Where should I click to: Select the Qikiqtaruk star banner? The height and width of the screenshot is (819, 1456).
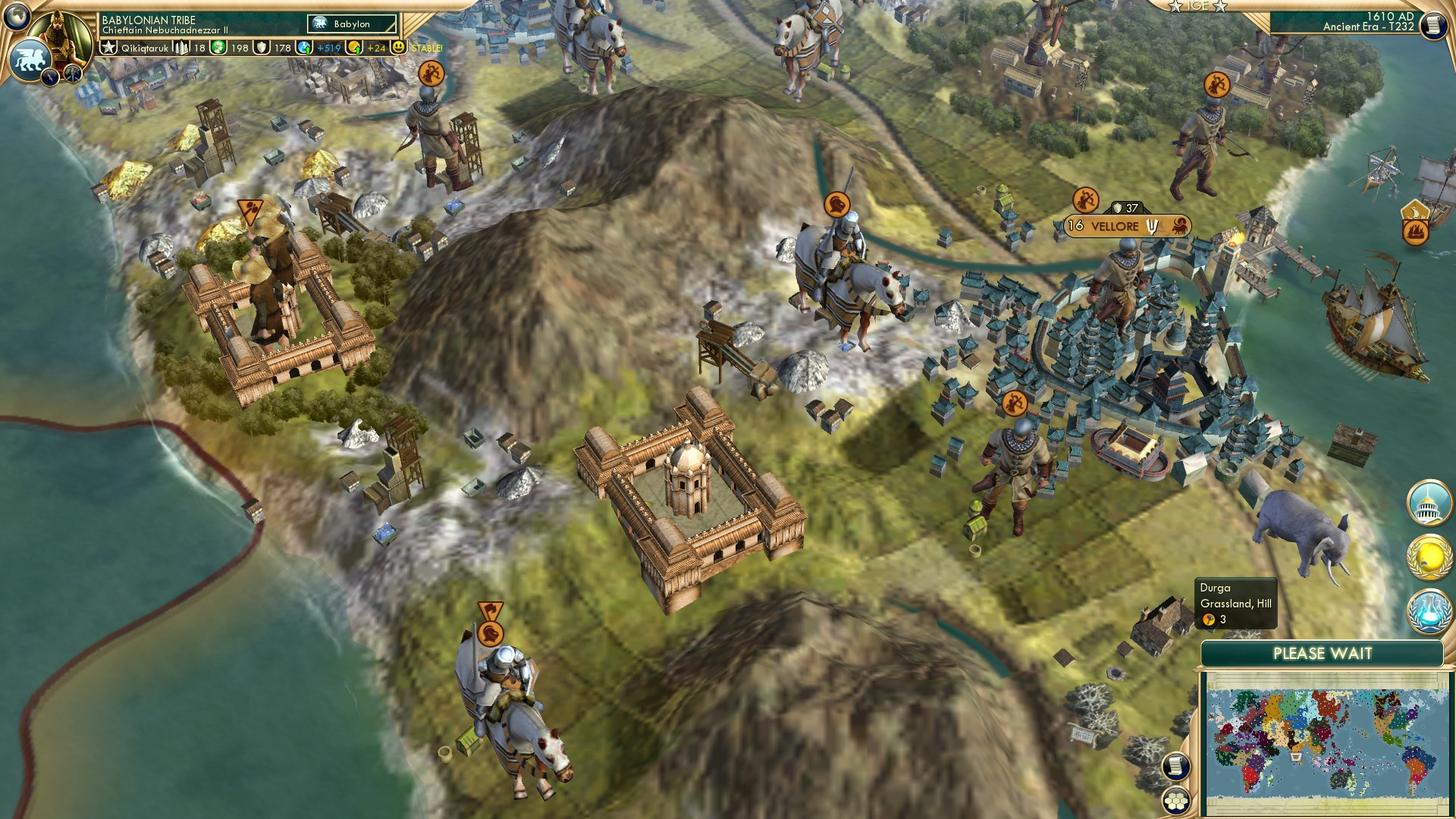coord(109,47)
